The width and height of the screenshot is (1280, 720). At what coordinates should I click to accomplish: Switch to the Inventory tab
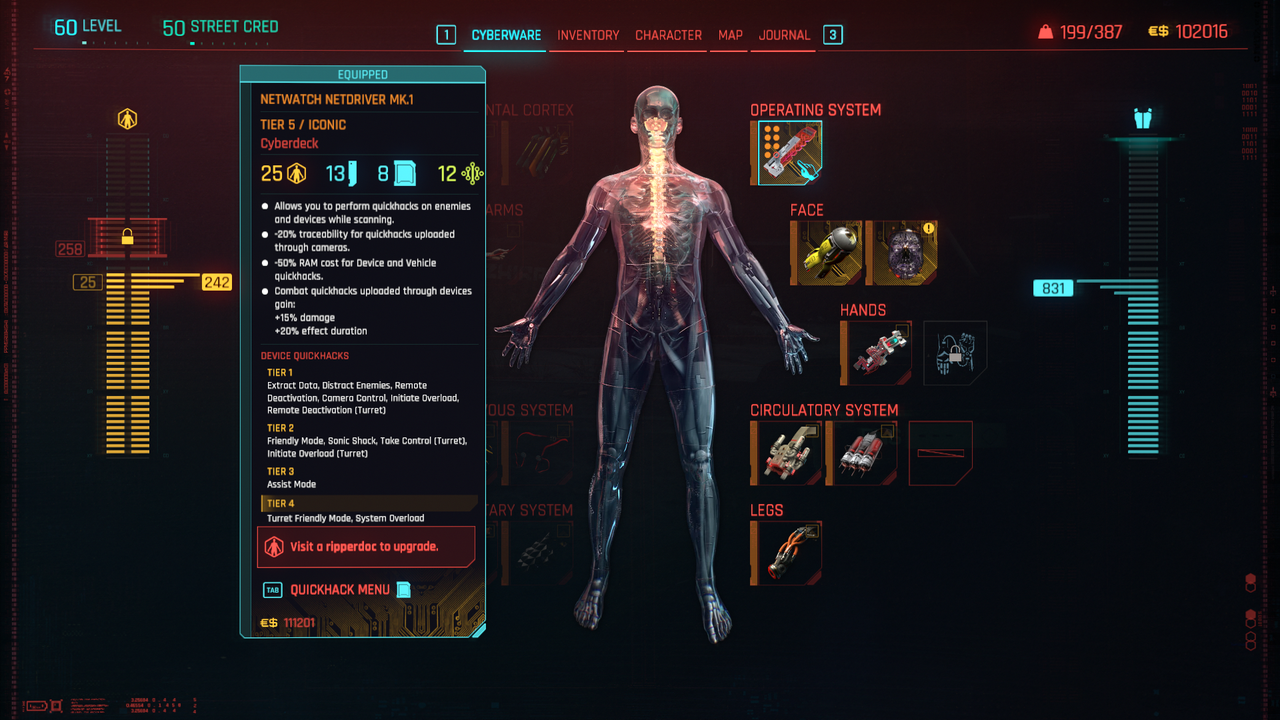(x=588, y=35)
